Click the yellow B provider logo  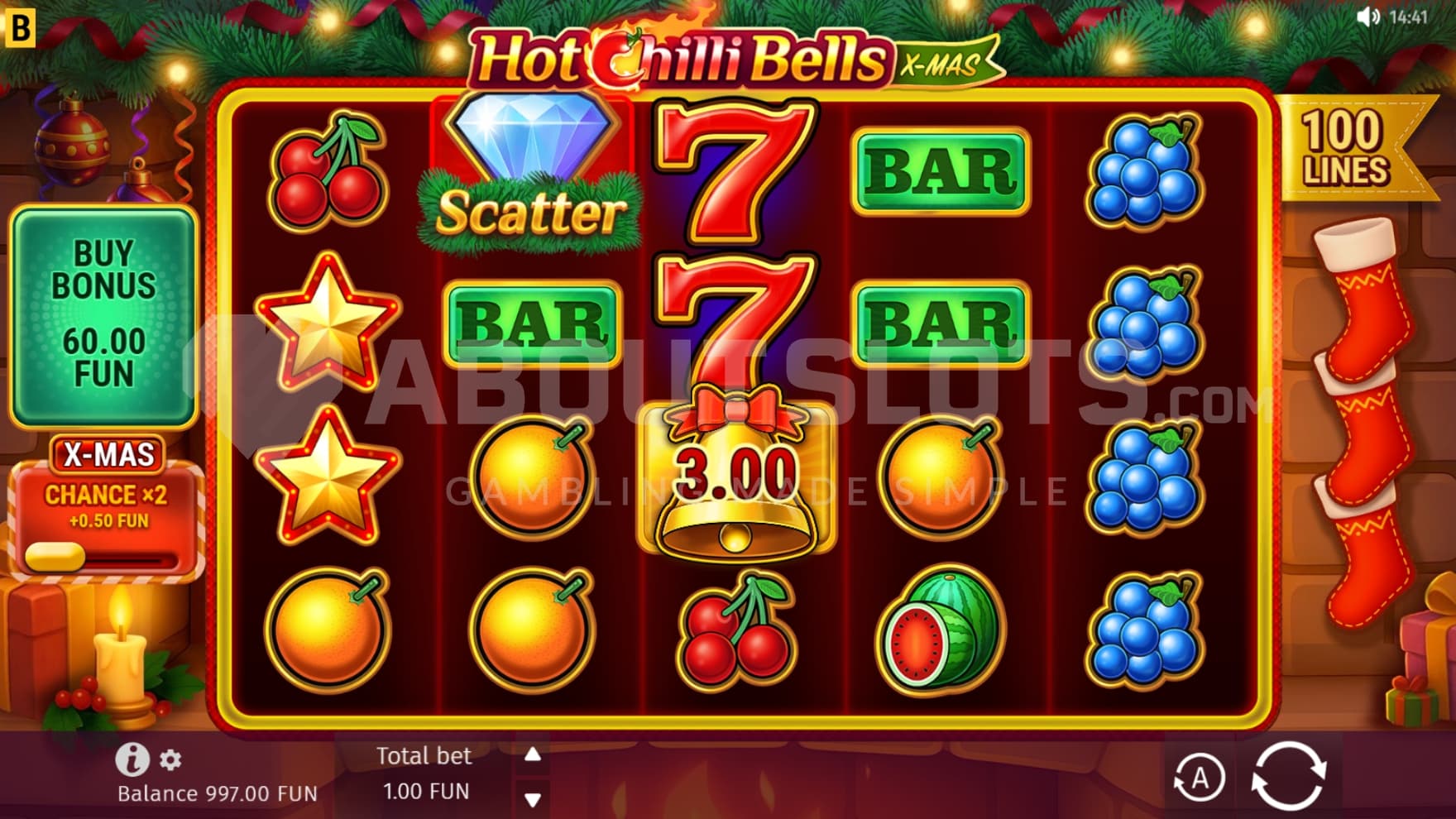pyautogui.click(x=20, y=27)
